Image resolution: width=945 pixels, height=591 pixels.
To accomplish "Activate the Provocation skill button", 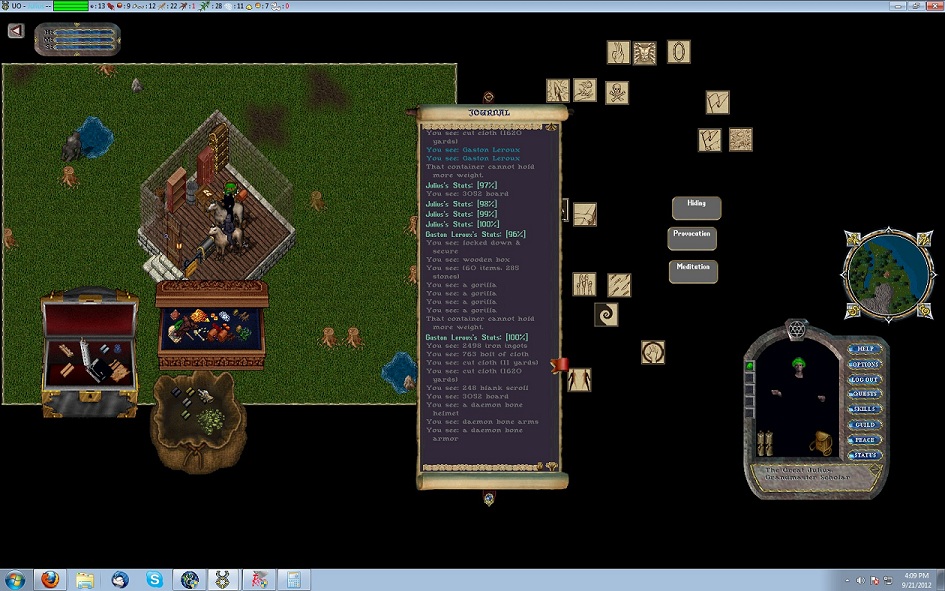I will click(x=692, y=238).
